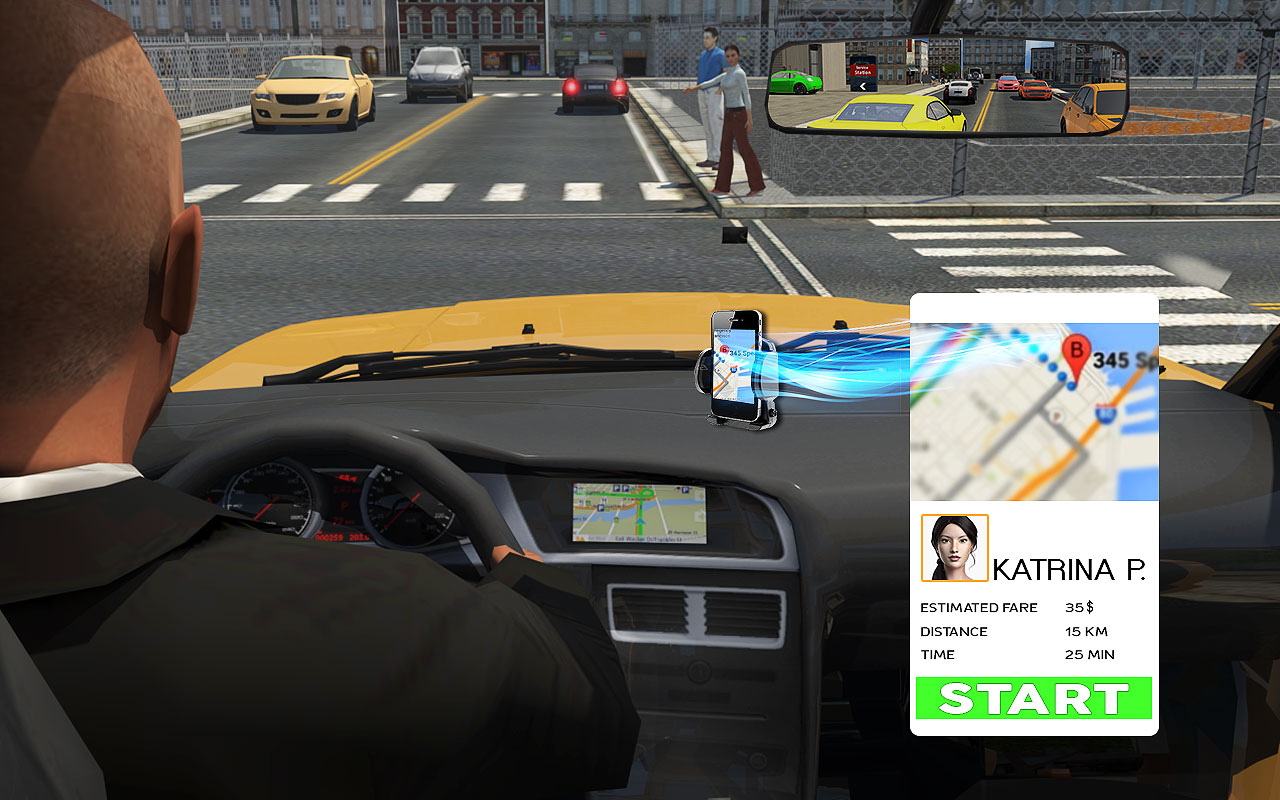Image resolution: width=1280 pixels, height=800 pixels.
Task: Select the blue route dots on the map card
Action: click(1050, 366)
